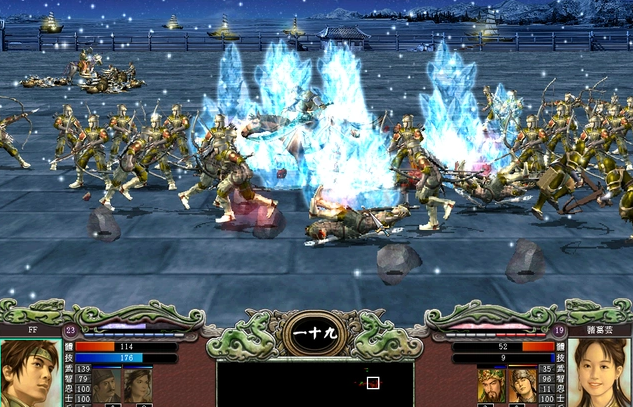The width and height of the screenshot is (633, 407).
Task: Select the helmeted enemy officer portrait
Action: pos(523,387)
